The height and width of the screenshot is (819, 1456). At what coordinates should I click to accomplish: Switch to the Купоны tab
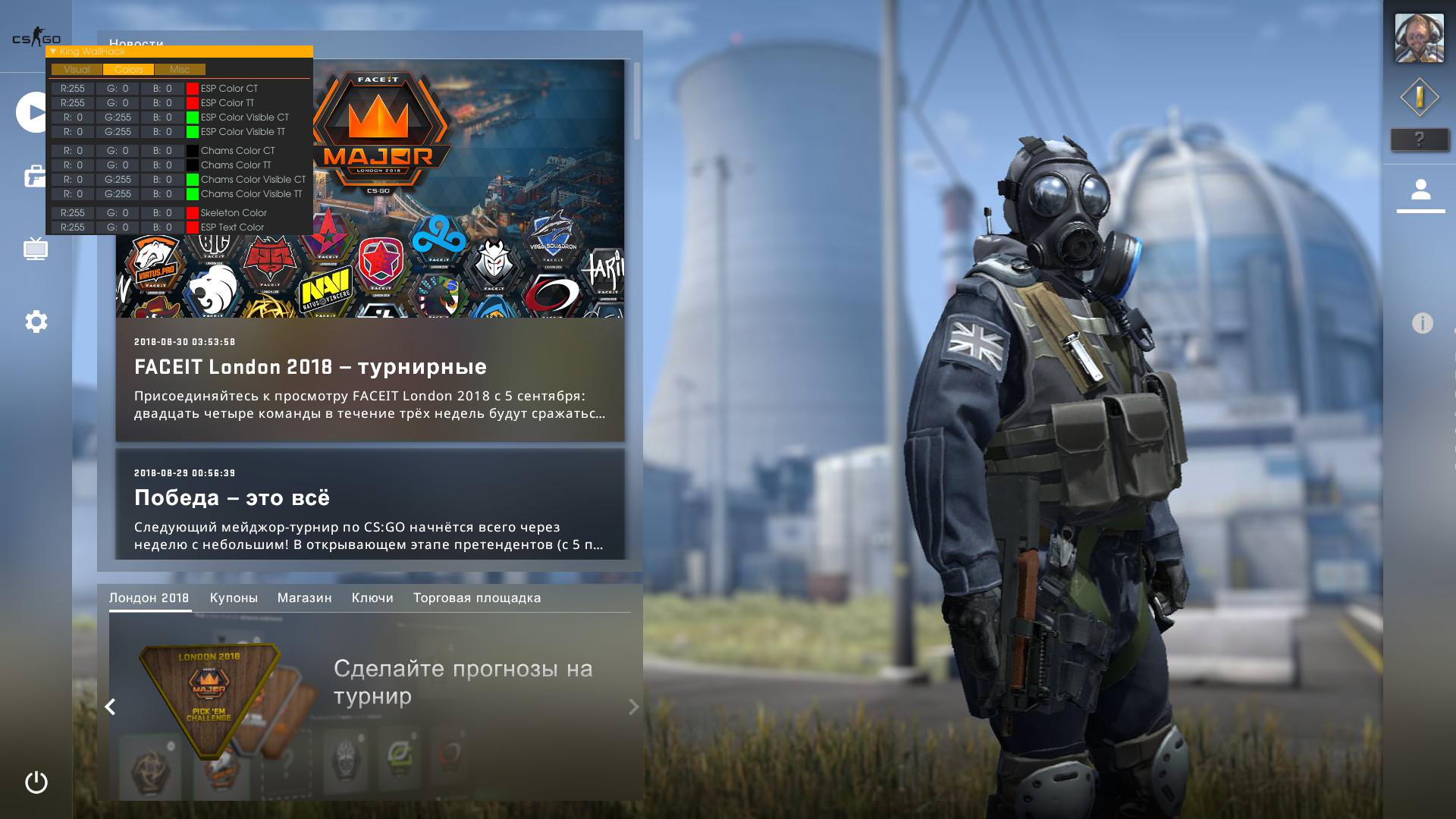[x=234, y=598]
